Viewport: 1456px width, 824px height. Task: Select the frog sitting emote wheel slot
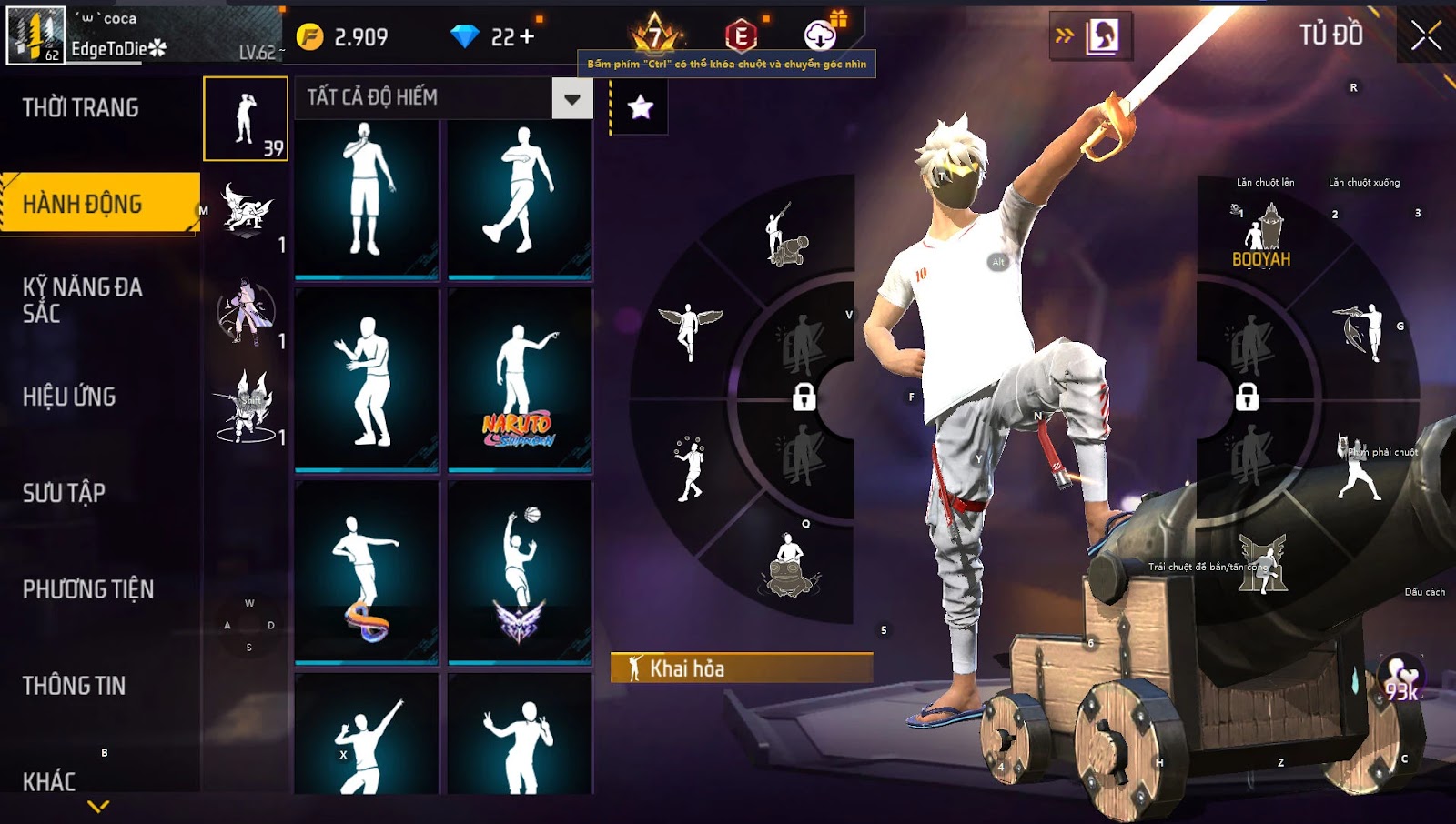pos(789,565)
